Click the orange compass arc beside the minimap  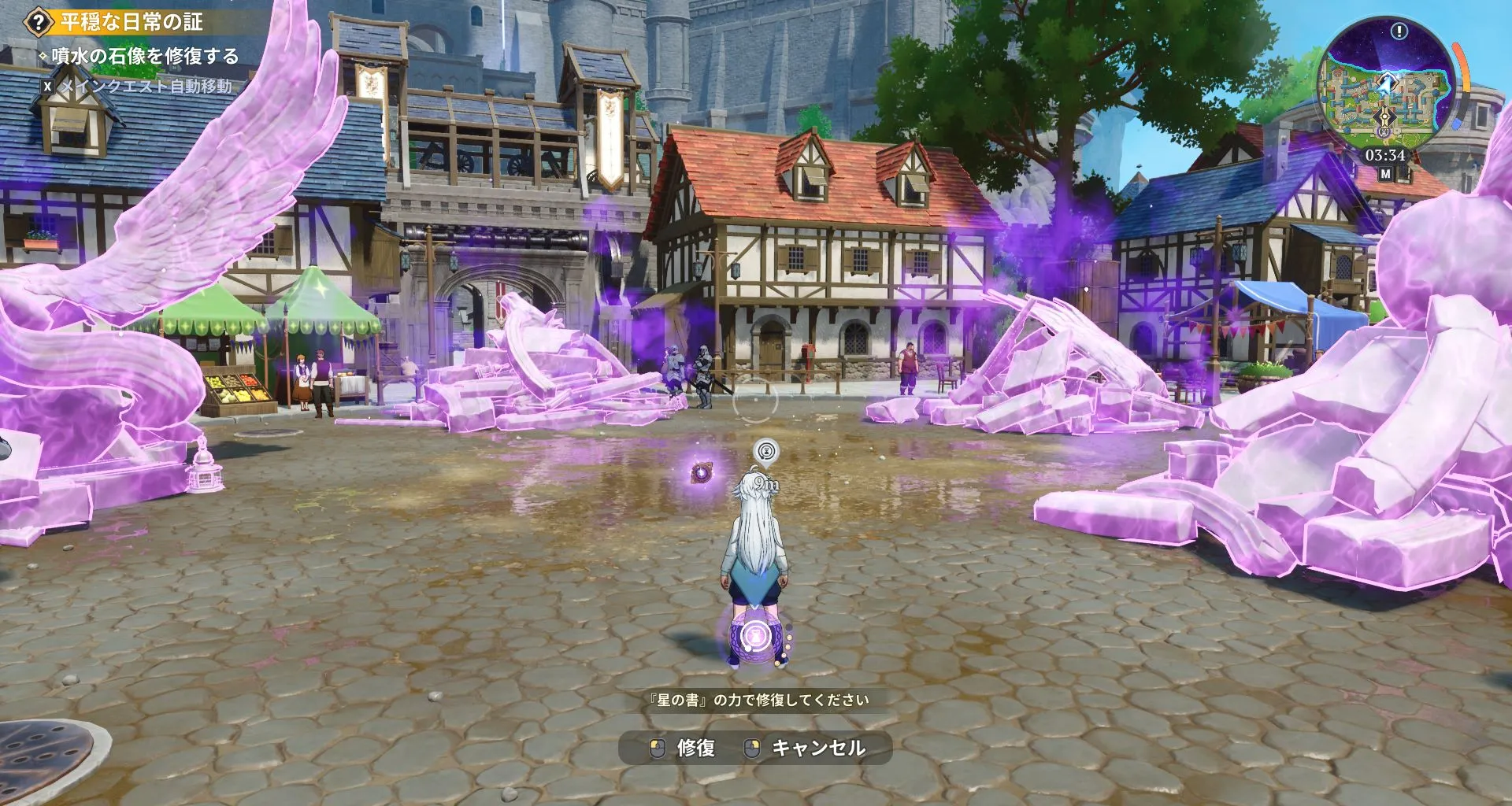click(1463, 66)
